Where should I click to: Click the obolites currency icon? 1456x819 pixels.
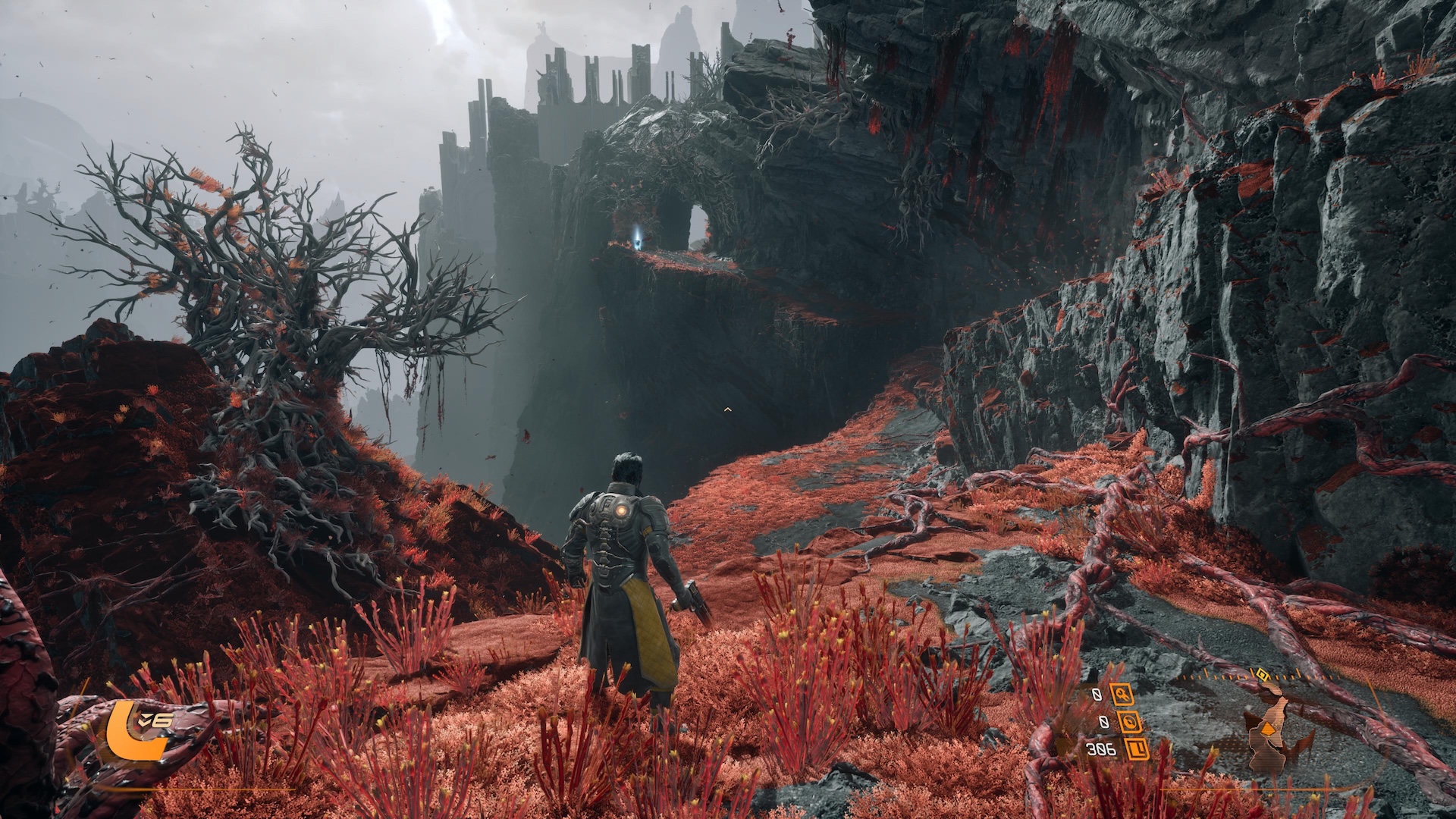pyautogui.click(x=1136, y=749)
